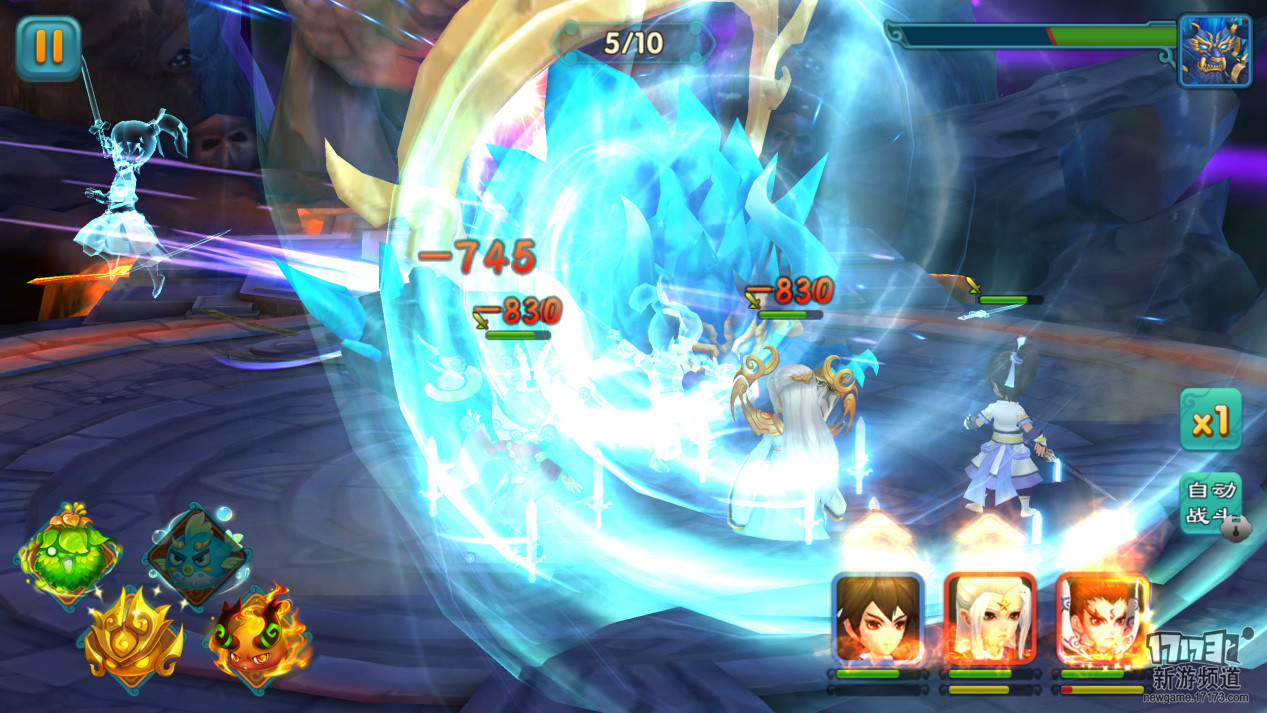This screenshot has height=713, width=1267.
Task: Select the white-haired hero portrait
Action: click(x=988, y=619)
